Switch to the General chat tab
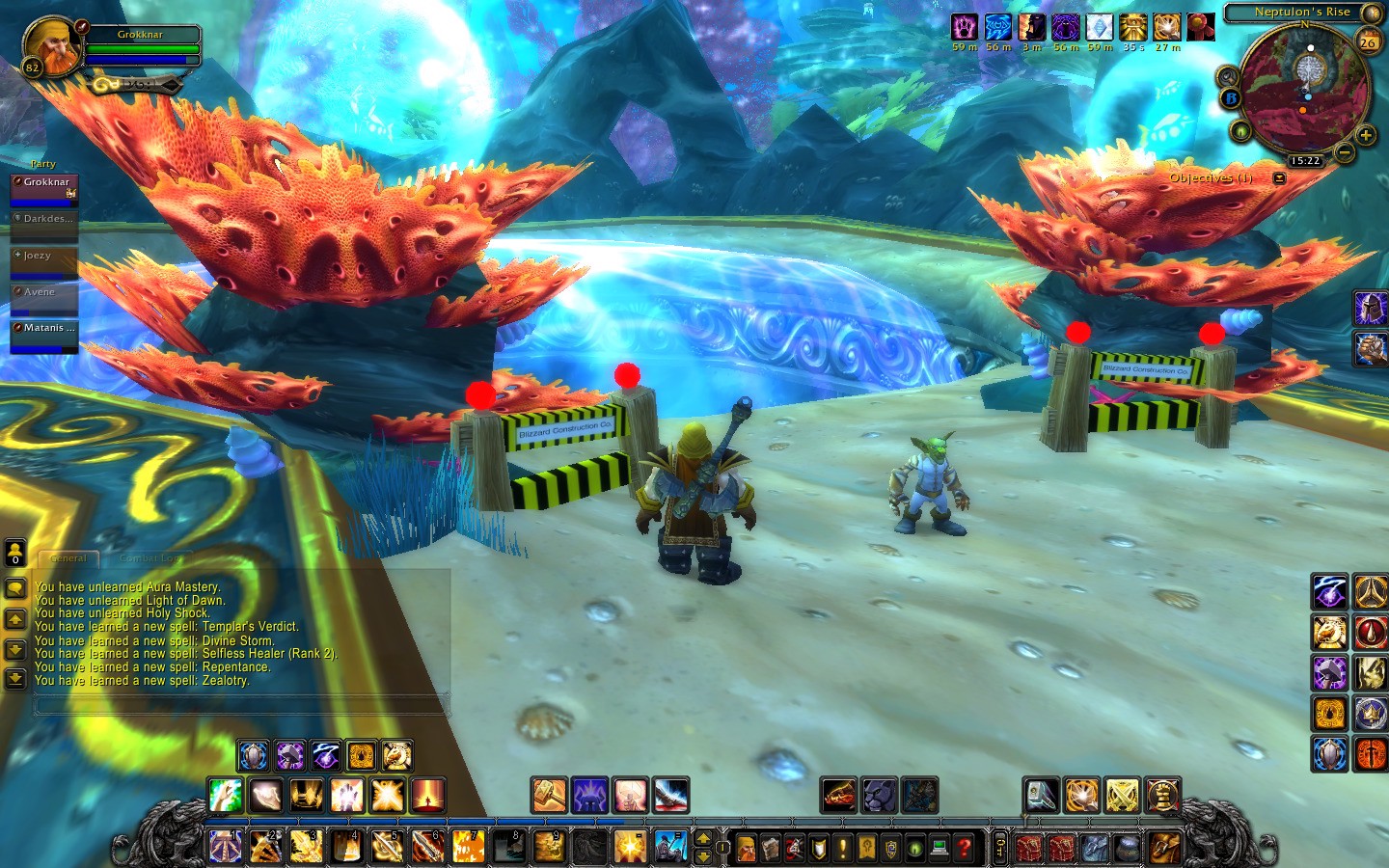Viewport: 1389px width, 868px height. (68, 558)
